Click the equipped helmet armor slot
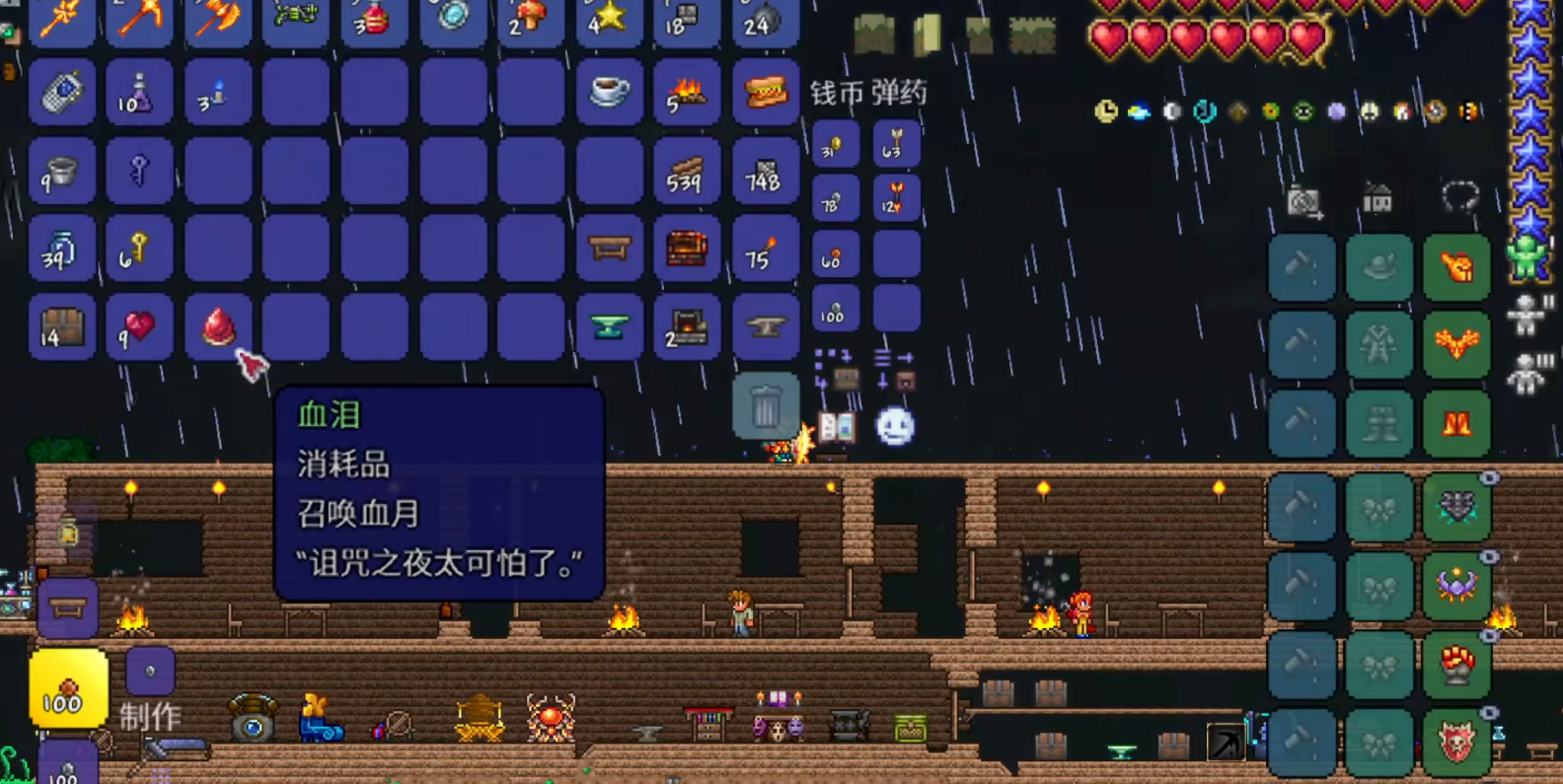Viewport: 1563px width, 784px height. click(1456, 266)
